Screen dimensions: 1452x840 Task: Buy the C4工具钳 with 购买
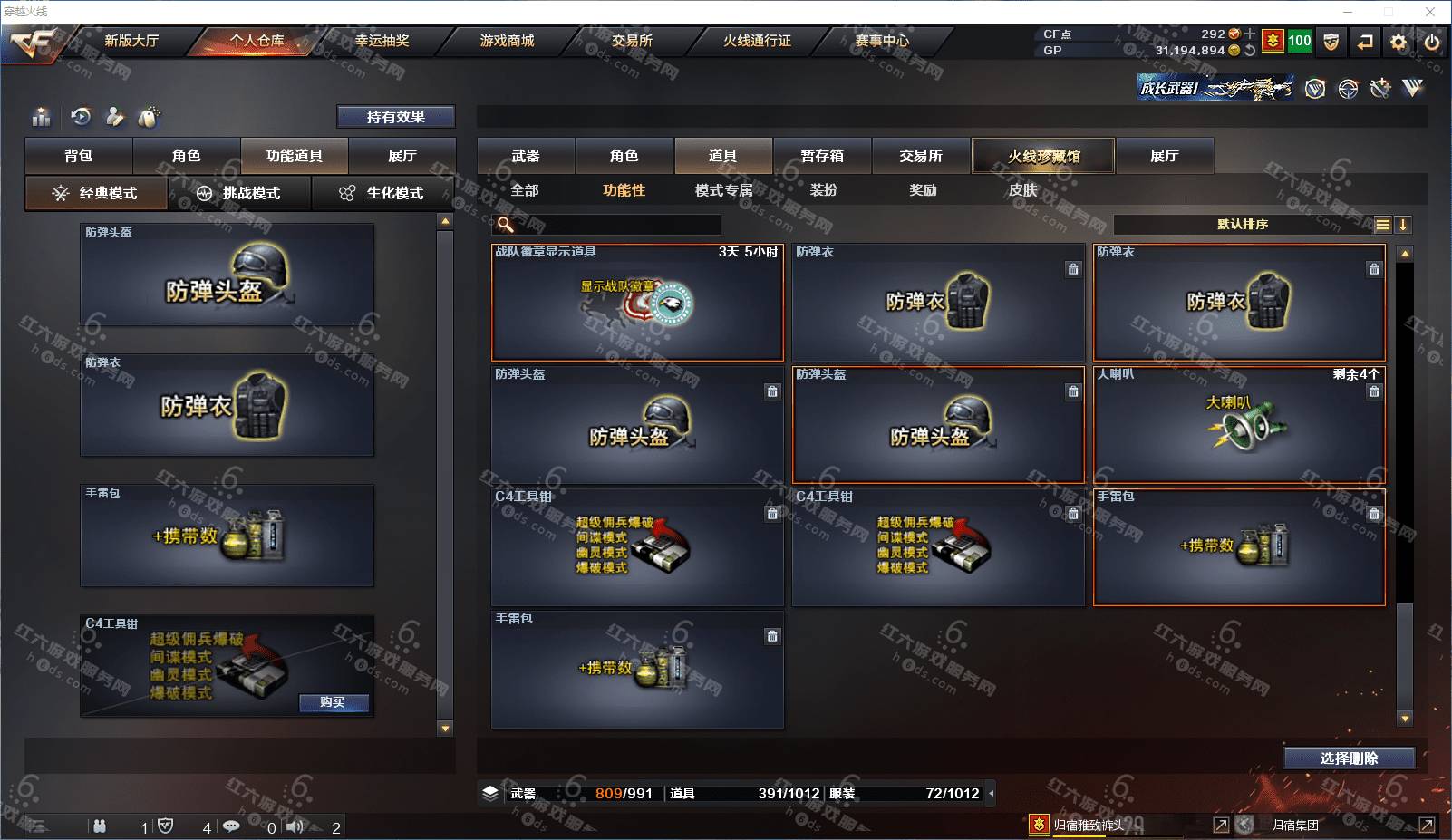click(x=333, y=702)
